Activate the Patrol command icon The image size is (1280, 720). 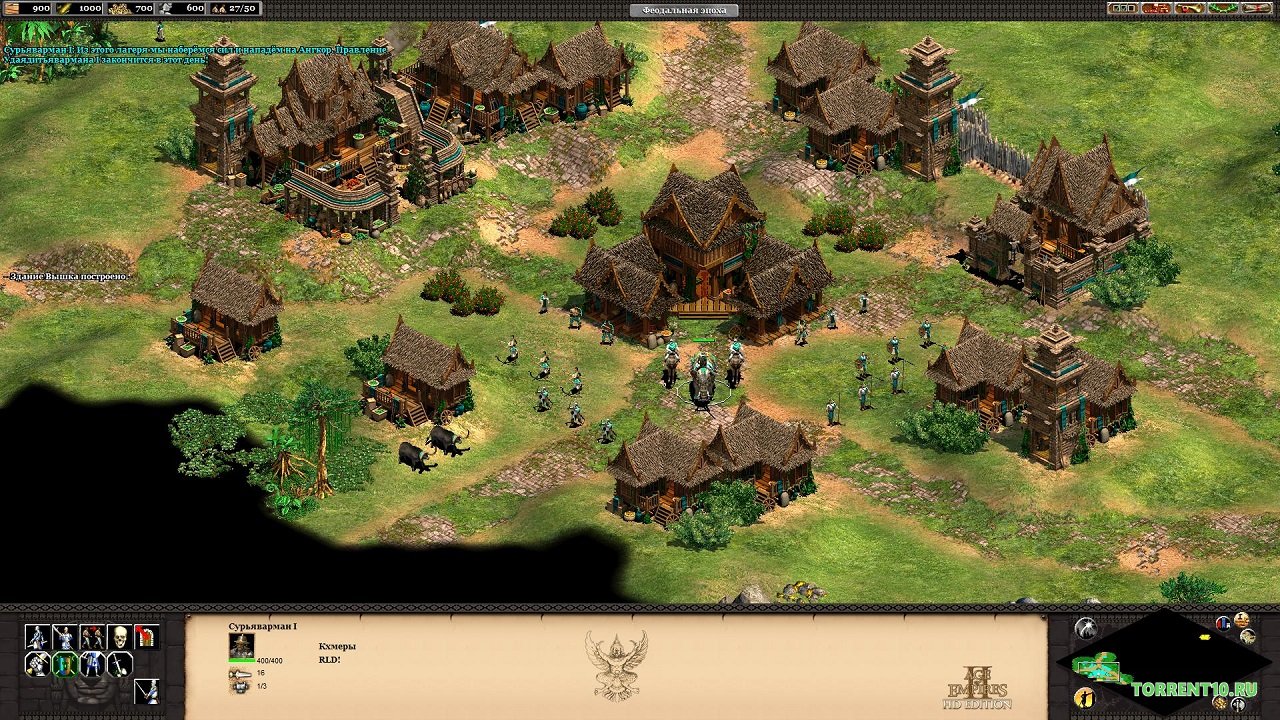(37, 637)
